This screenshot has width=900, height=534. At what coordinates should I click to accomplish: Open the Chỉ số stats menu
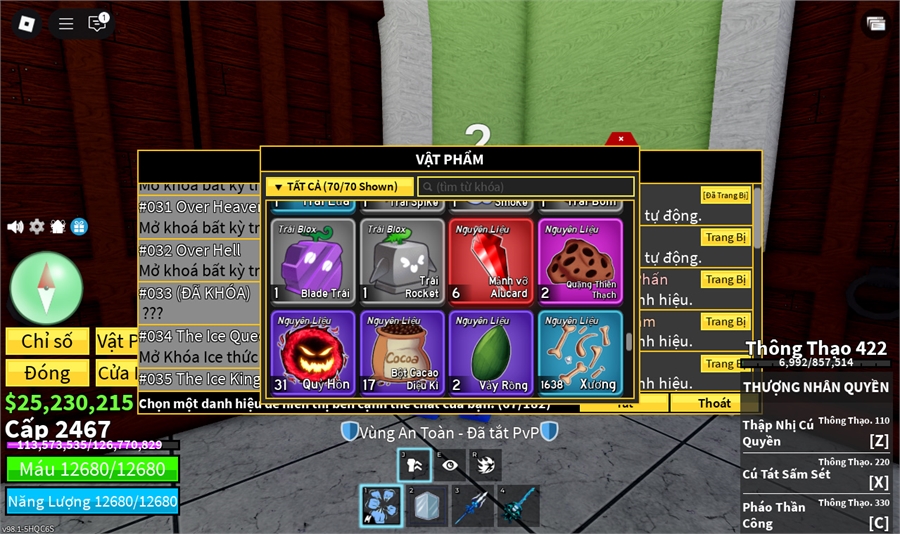47,341
